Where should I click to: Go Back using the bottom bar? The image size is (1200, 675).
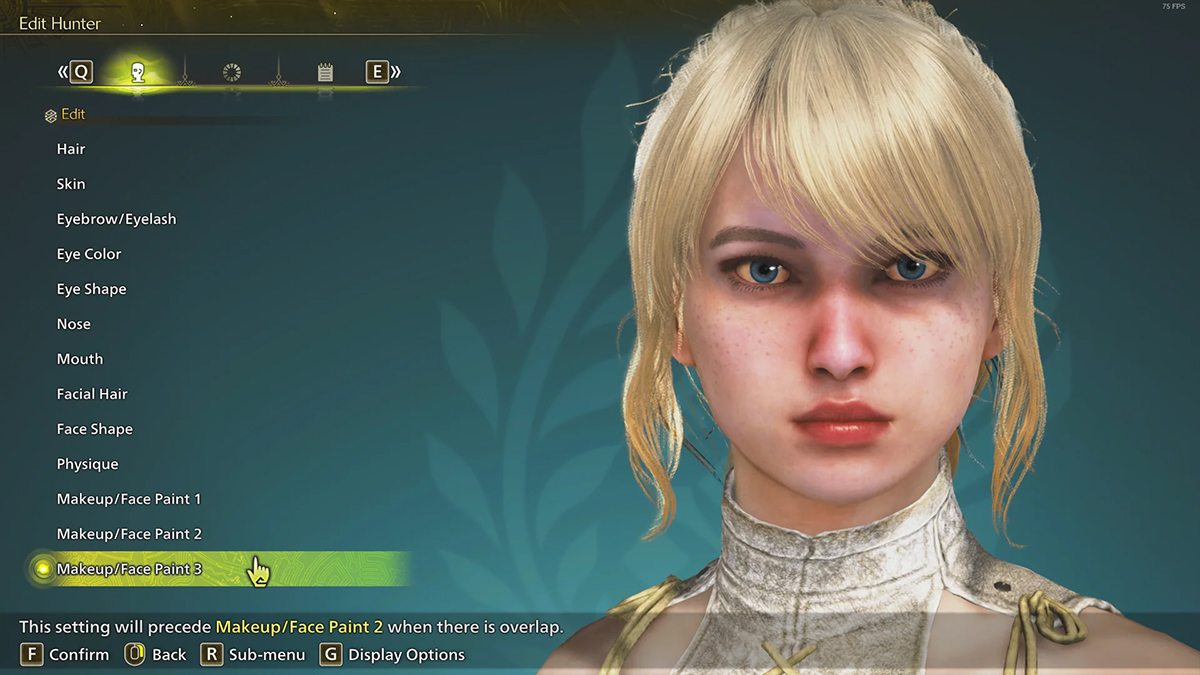tap(168, 655)
